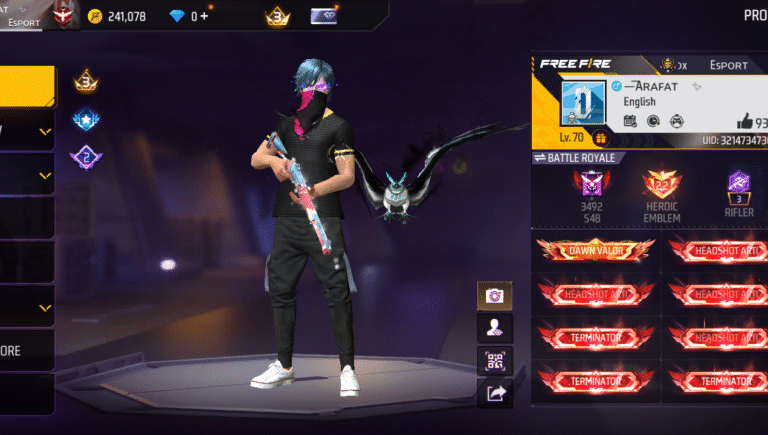Open the voucher ticket icon in top bar

point(324,16)
